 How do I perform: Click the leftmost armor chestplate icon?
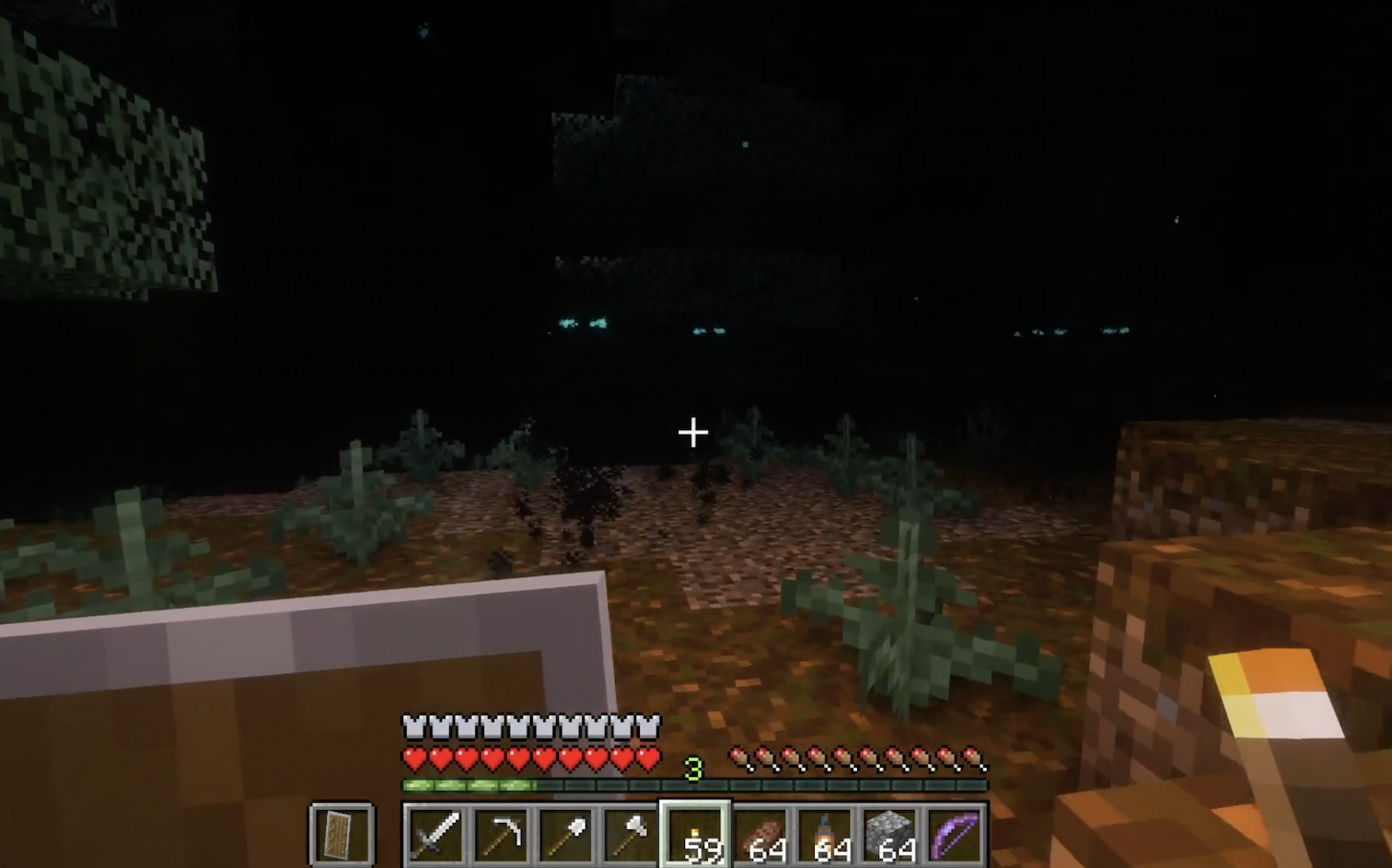413,726
